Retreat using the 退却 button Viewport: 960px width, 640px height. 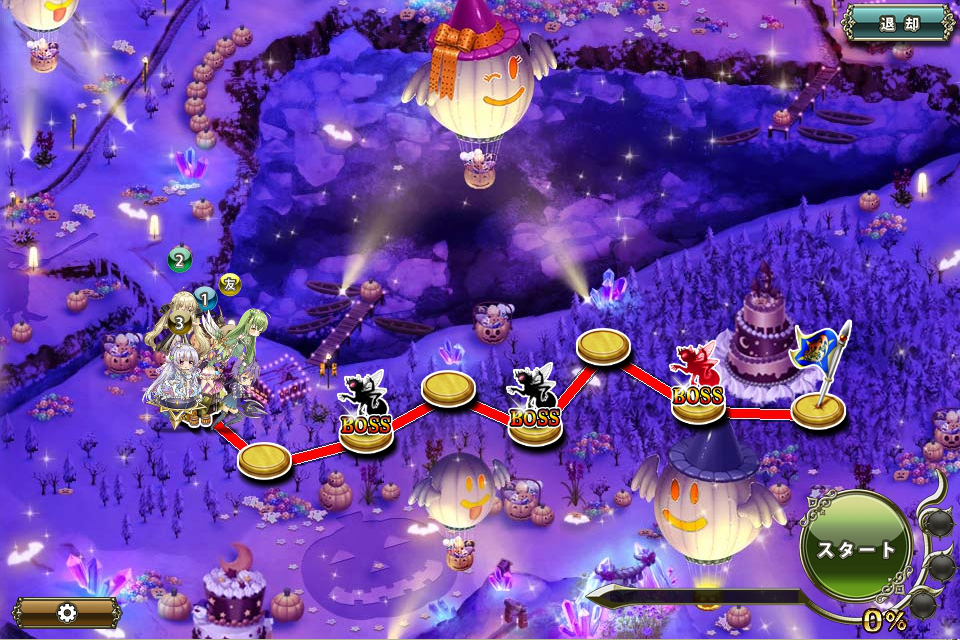click(x=897, y=24)
